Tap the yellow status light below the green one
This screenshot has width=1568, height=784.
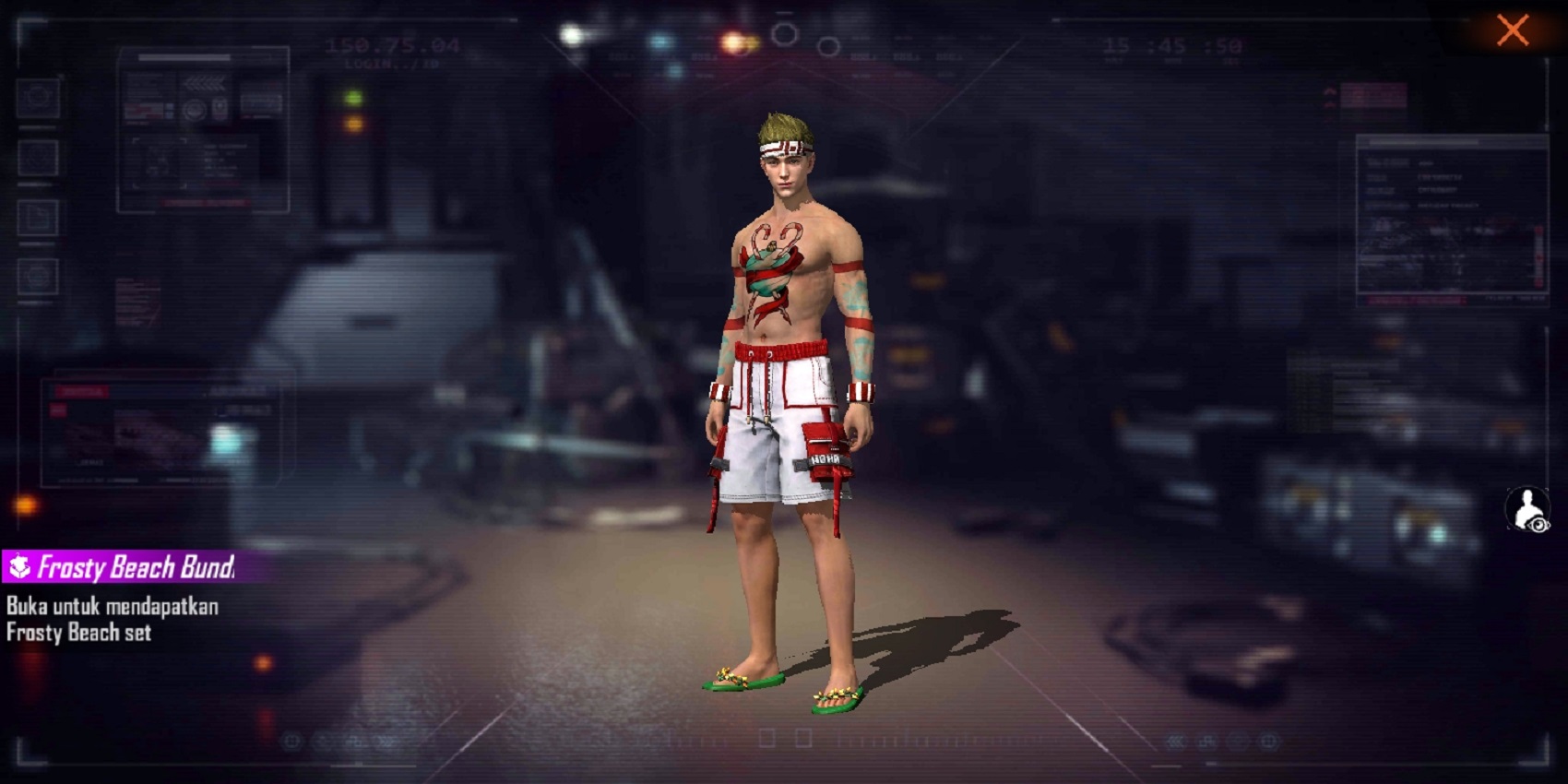click(353, 123)
